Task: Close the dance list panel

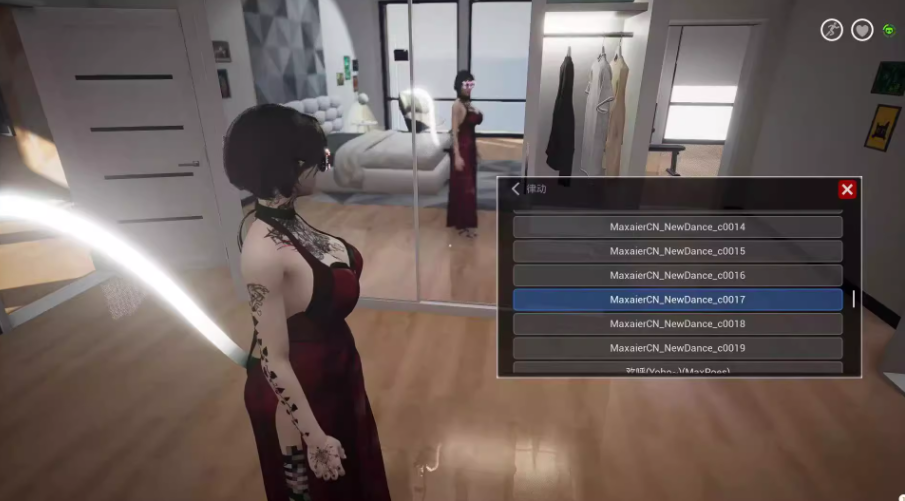Action: tap(847, 190)
